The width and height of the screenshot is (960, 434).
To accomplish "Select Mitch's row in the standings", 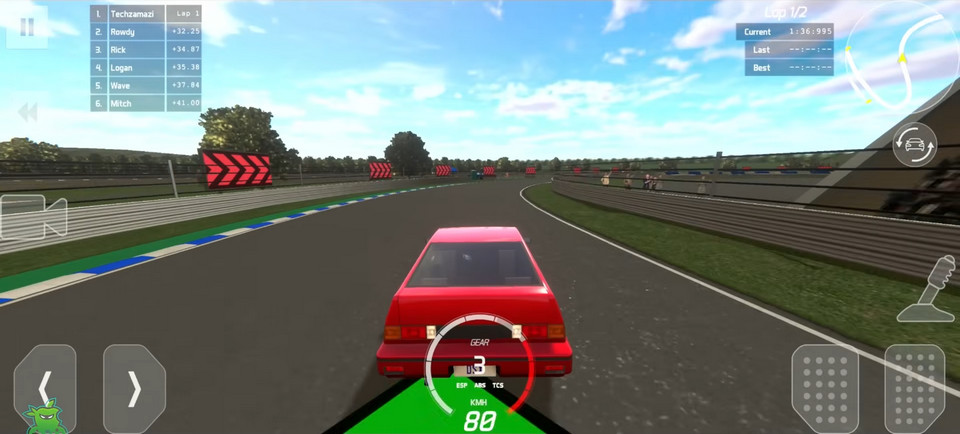I will (x=146, y=103).
